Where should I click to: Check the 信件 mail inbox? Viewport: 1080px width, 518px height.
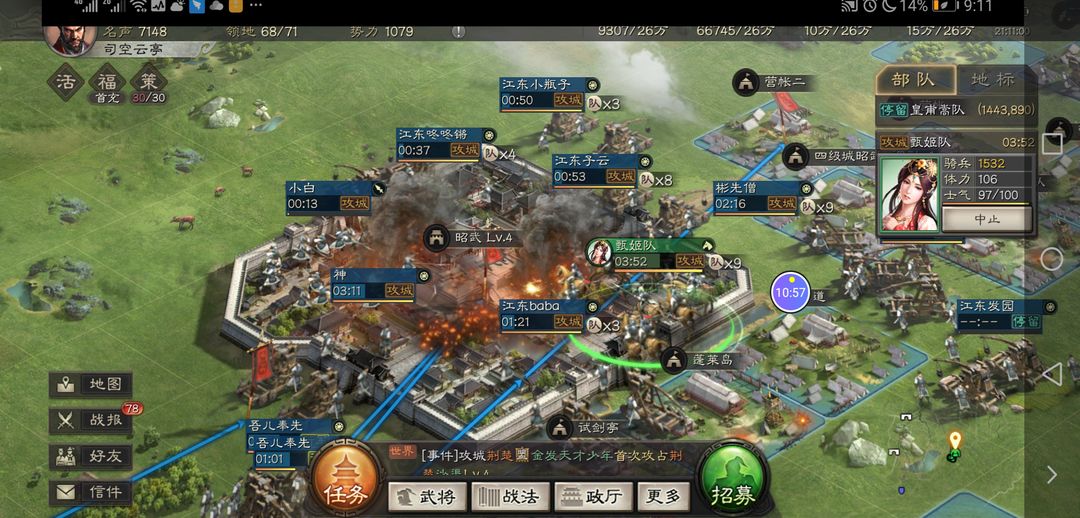tap(91, 492)
